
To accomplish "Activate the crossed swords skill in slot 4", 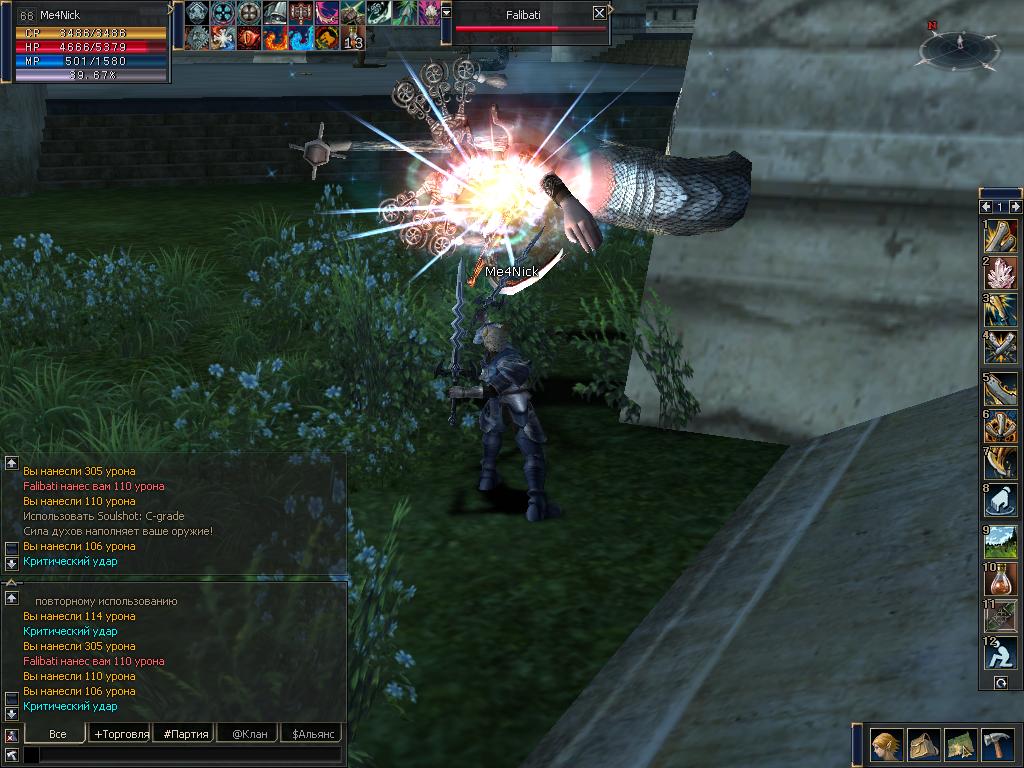I will [x=1000, y=346].
